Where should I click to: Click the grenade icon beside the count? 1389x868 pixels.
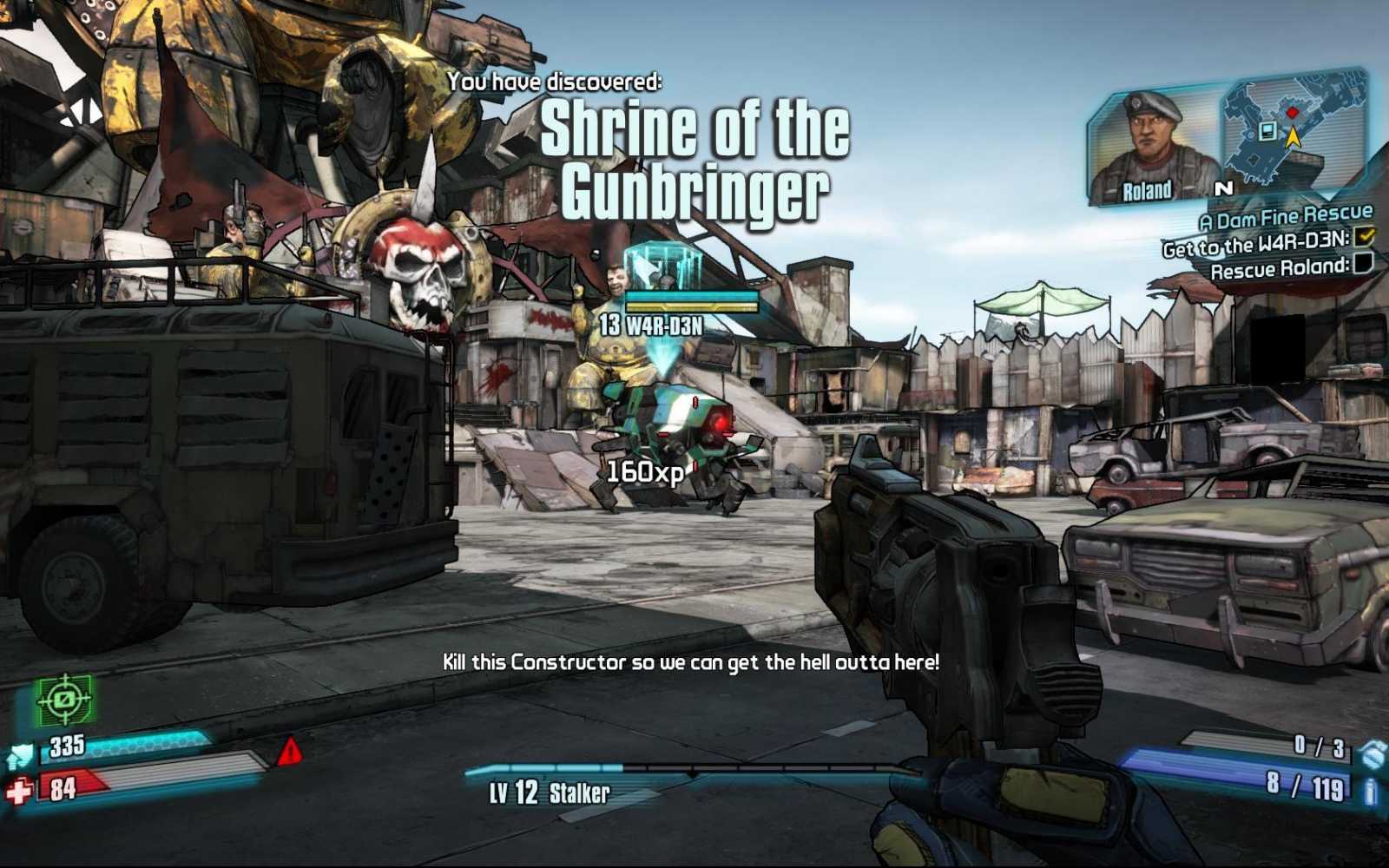click(x=1371, y=753)
